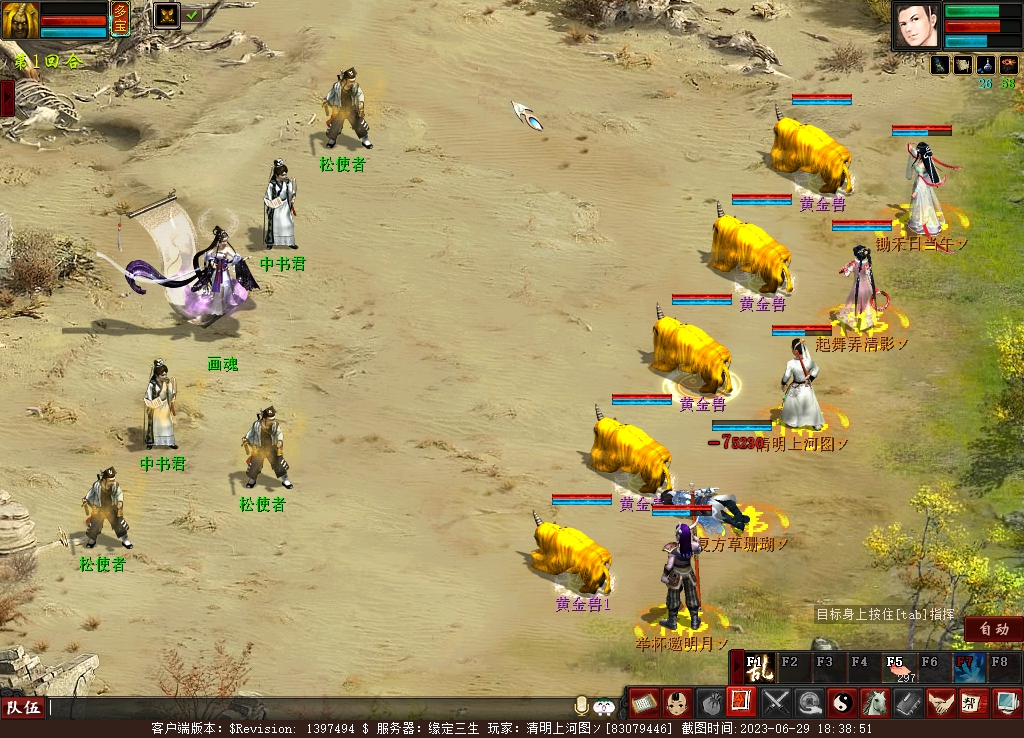Image resolution: width=1024 pixels, height=738 pixels.
Task: Click the 队伍 team chat channel button
Action: pos(22,707)
